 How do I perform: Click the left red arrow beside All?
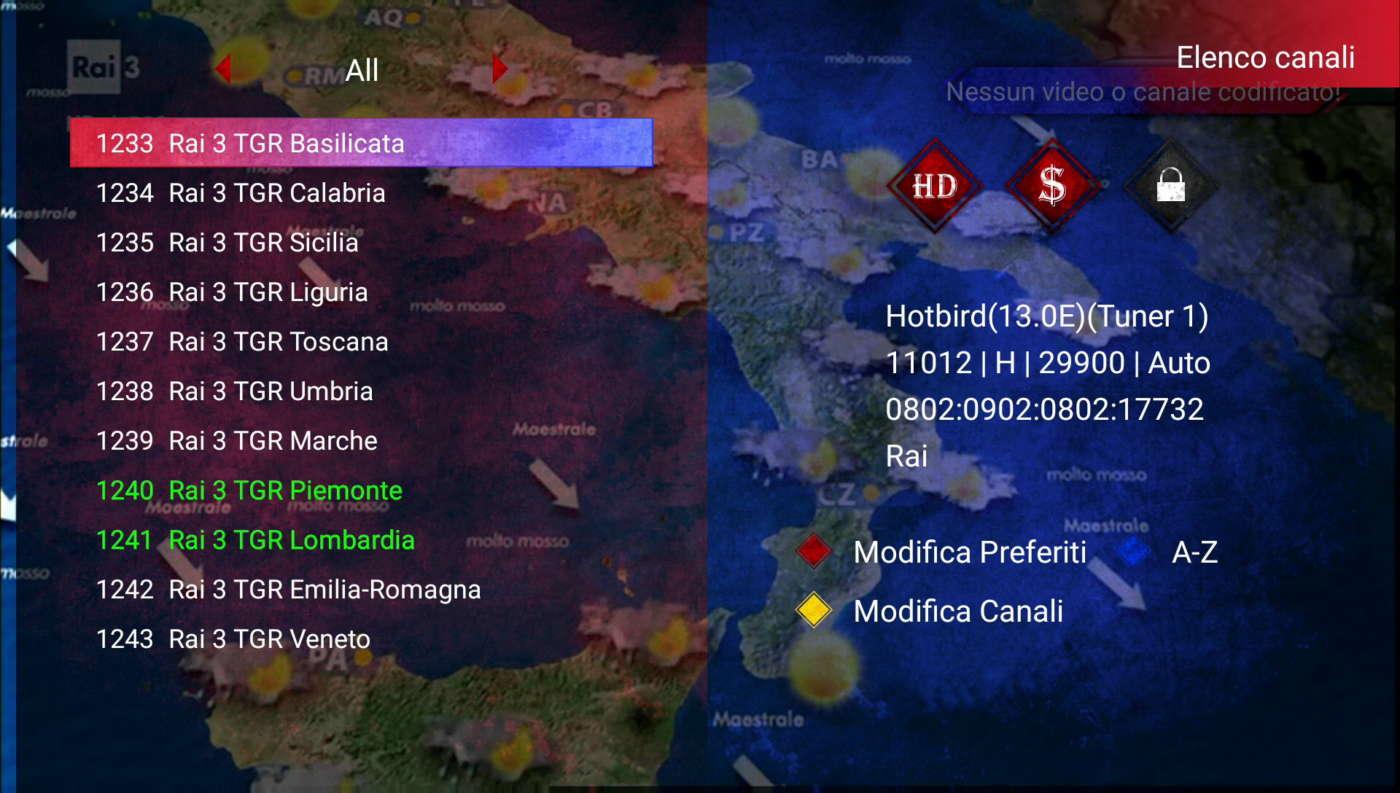pos(222,69)
